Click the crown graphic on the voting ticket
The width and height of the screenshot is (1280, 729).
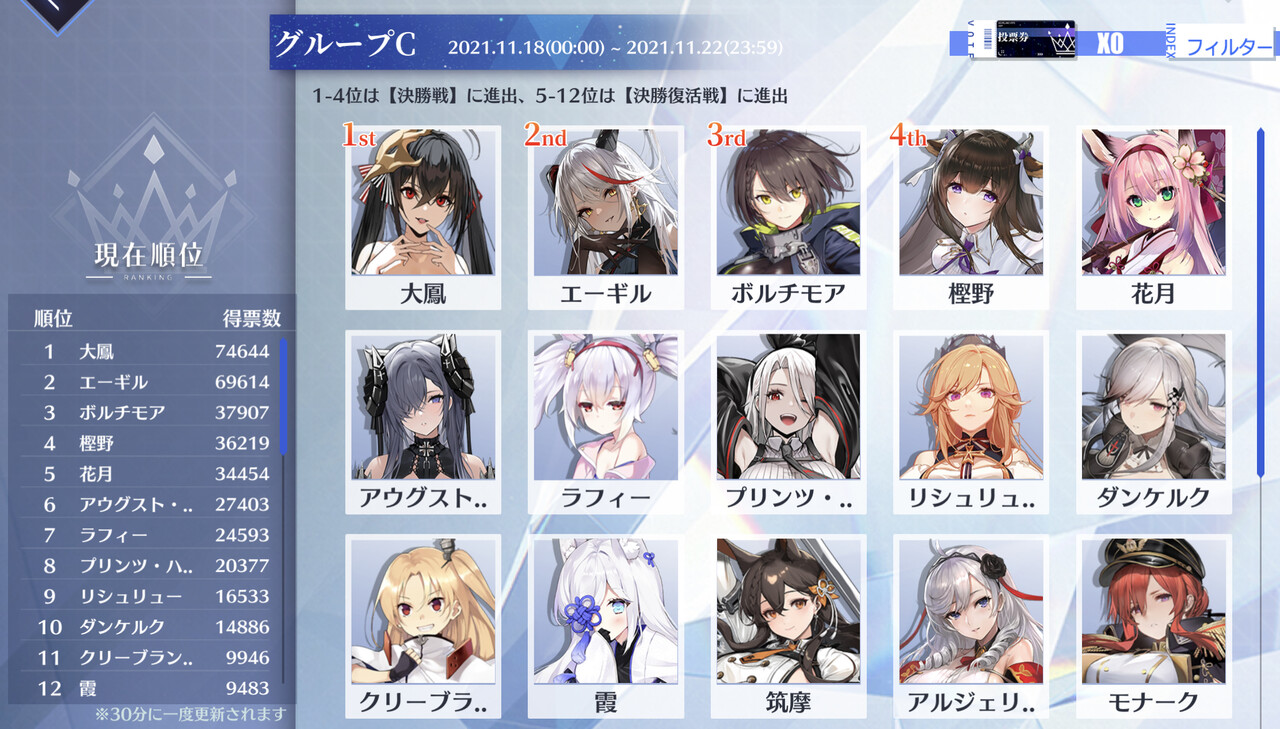coord(1063,42)
